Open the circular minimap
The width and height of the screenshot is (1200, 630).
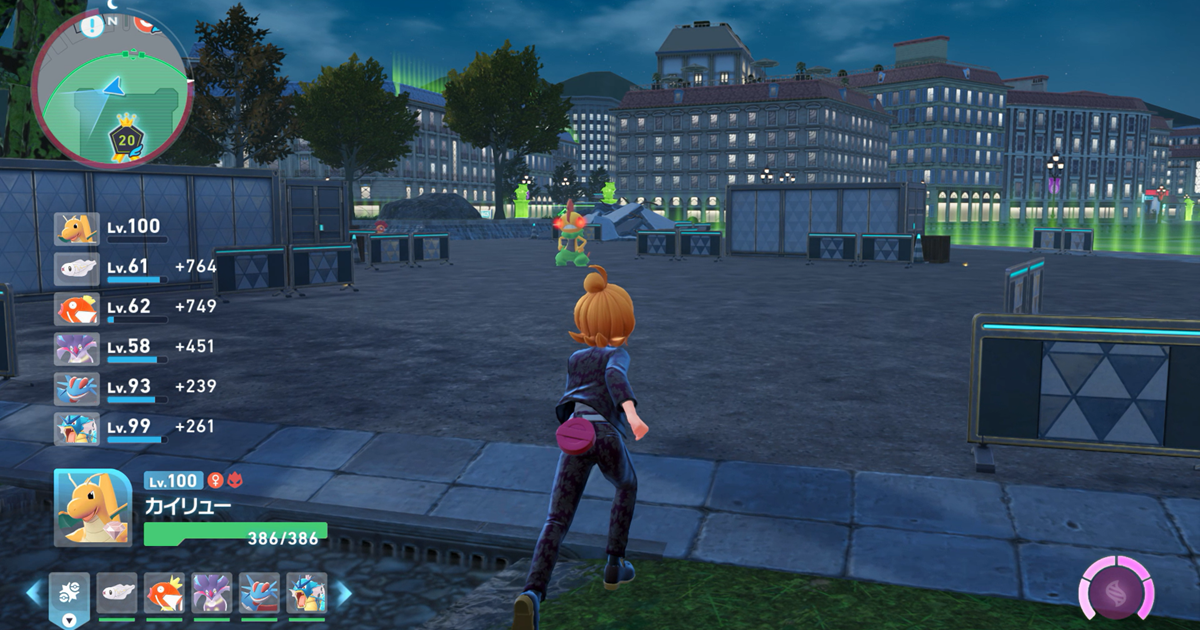pyautogui.click(x=112, y=88)
